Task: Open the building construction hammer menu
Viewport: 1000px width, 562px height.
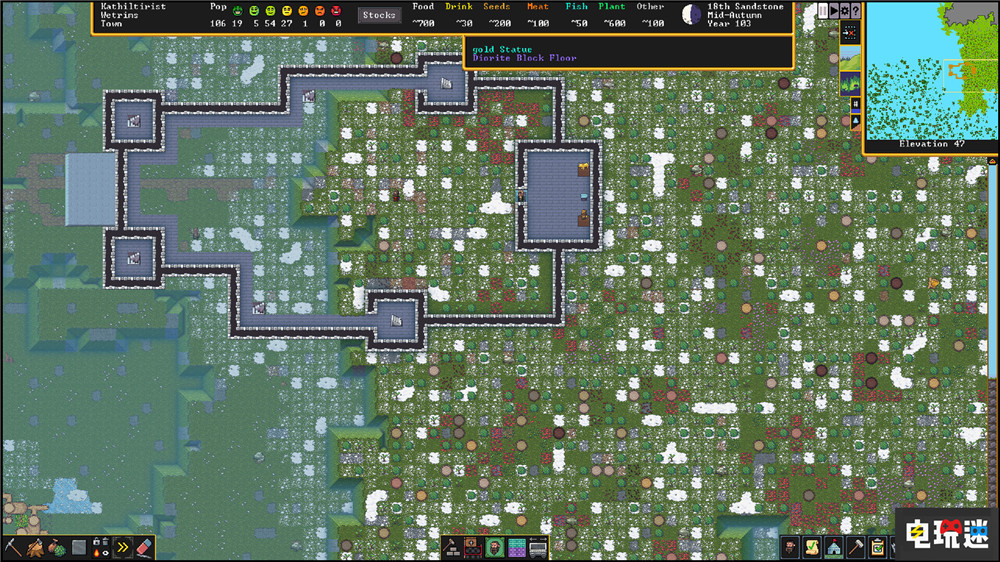Action: point(451,547)
